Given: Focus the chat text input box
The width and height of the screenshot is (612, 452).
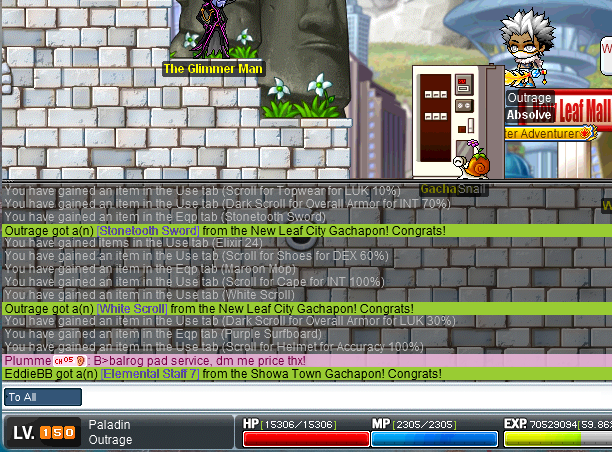Looking at the screenshot, I should point(340,397).
